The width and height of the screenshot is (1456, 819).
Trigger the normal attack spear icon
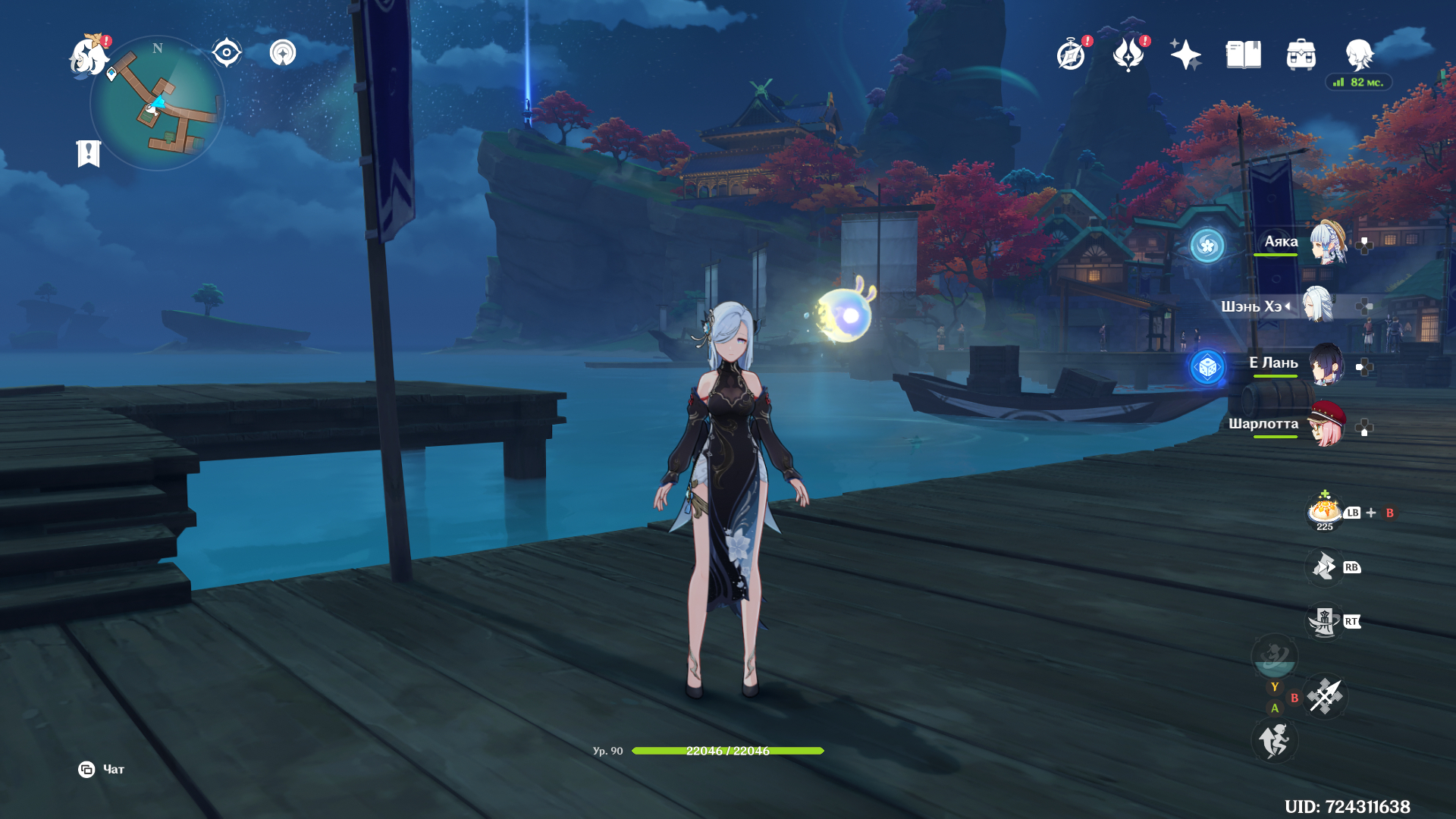click(1326, 695)
